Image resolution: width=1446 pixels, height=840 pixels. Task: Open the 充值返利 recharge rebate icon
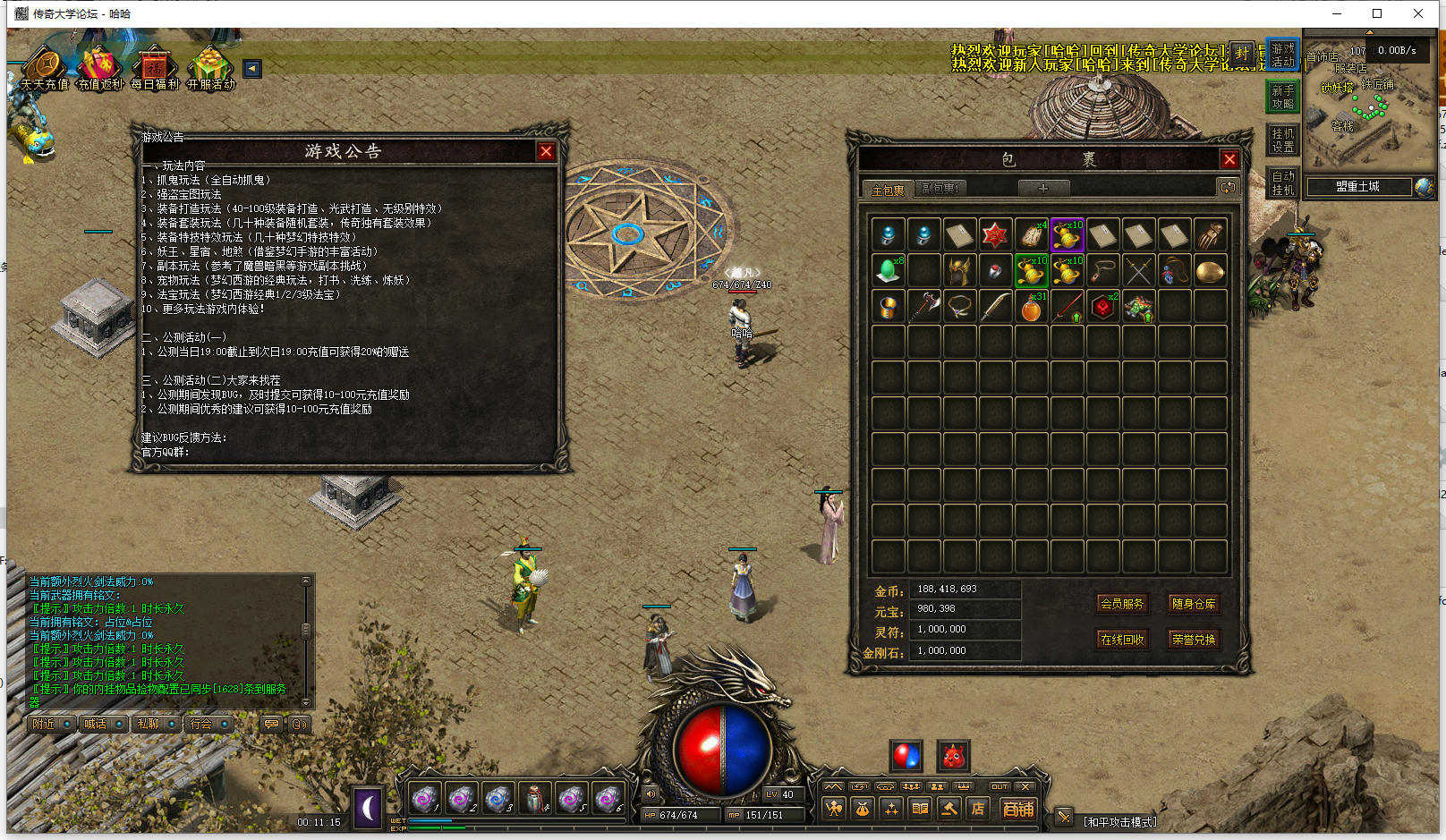pos(100,68)
